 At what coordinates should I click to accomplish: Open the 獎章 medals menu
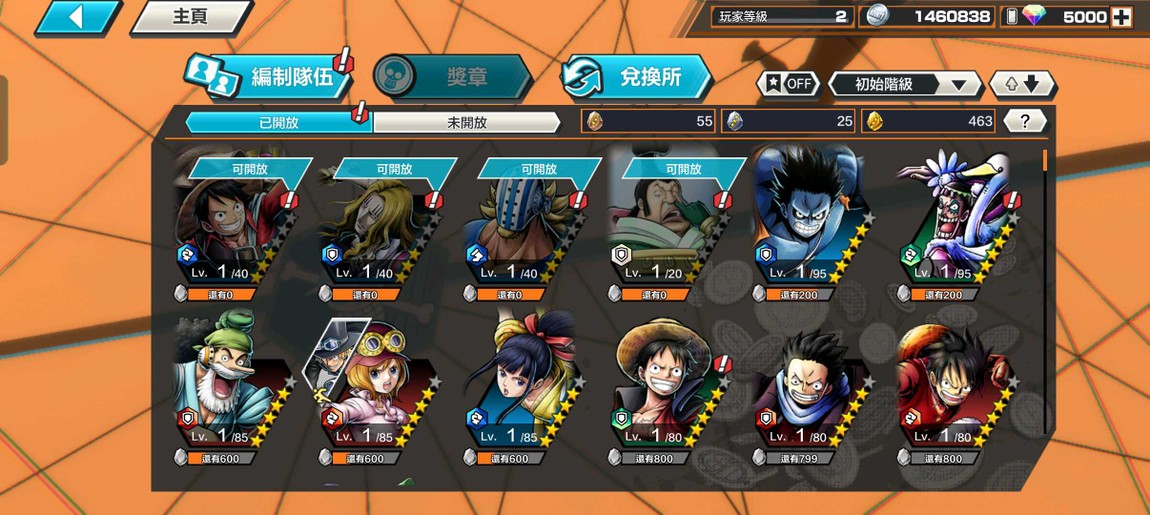pyautogui.click(x=452, y=77)
